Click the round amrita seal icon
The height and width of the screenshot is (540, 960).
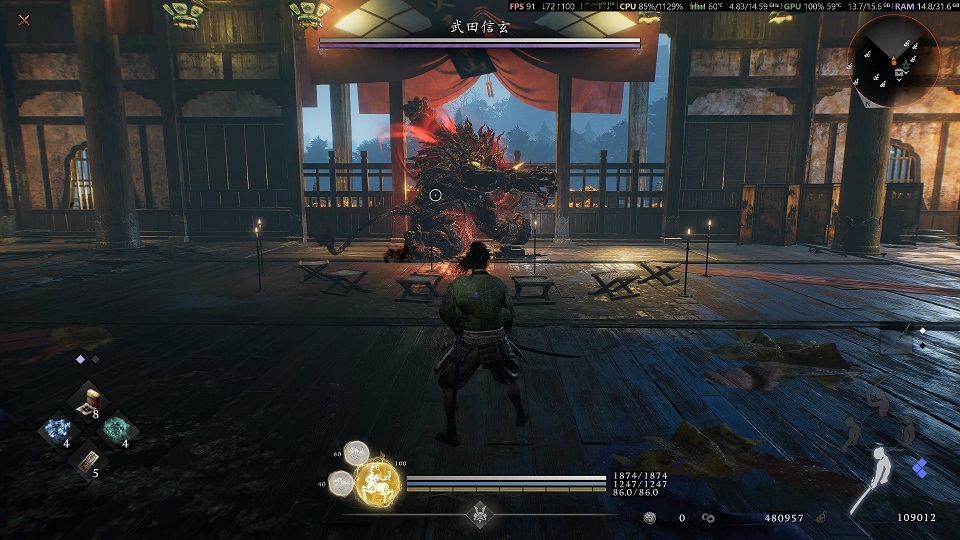[650, 518]
